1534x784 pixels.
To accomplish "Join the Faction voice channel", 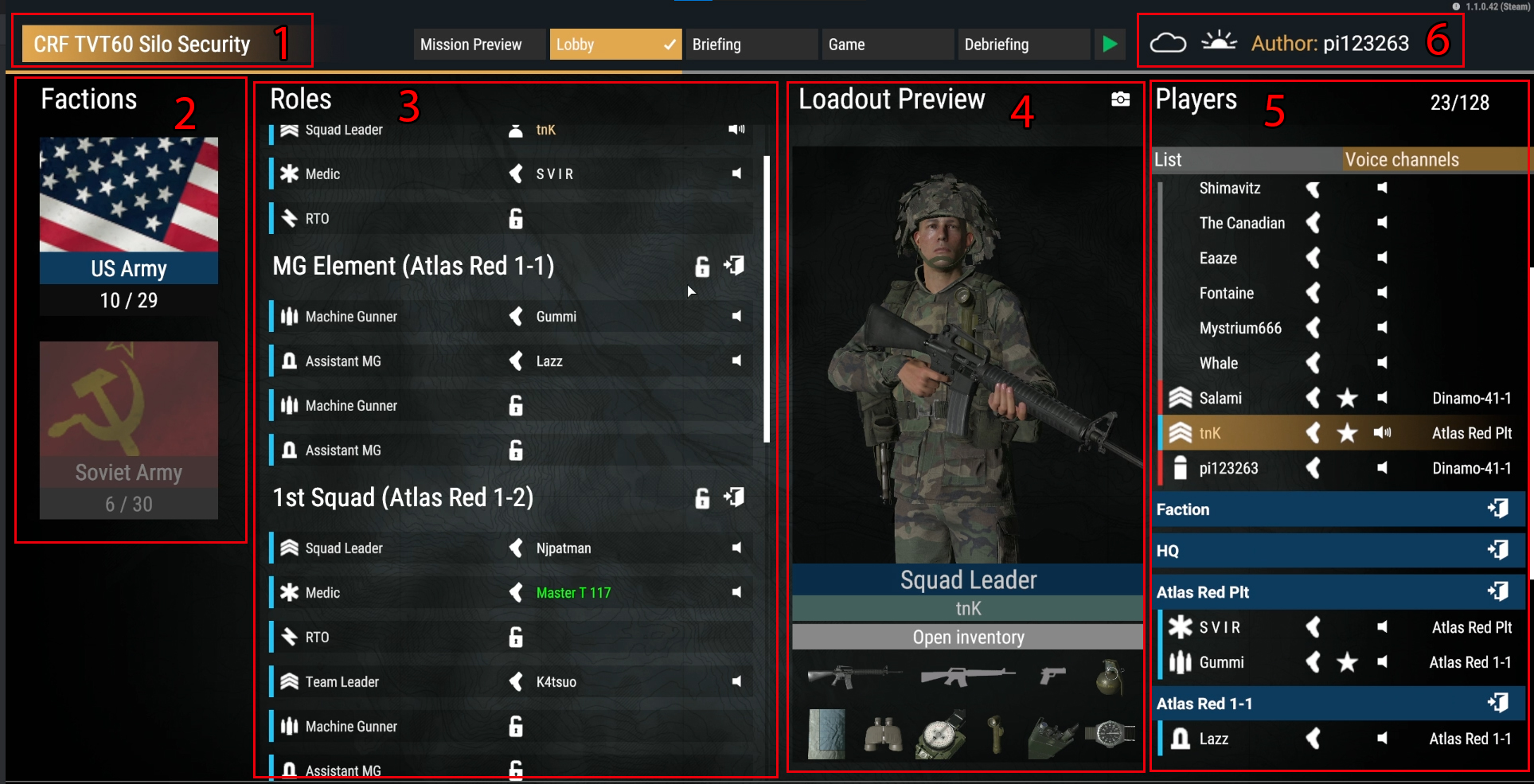I will coord(1497,509).
